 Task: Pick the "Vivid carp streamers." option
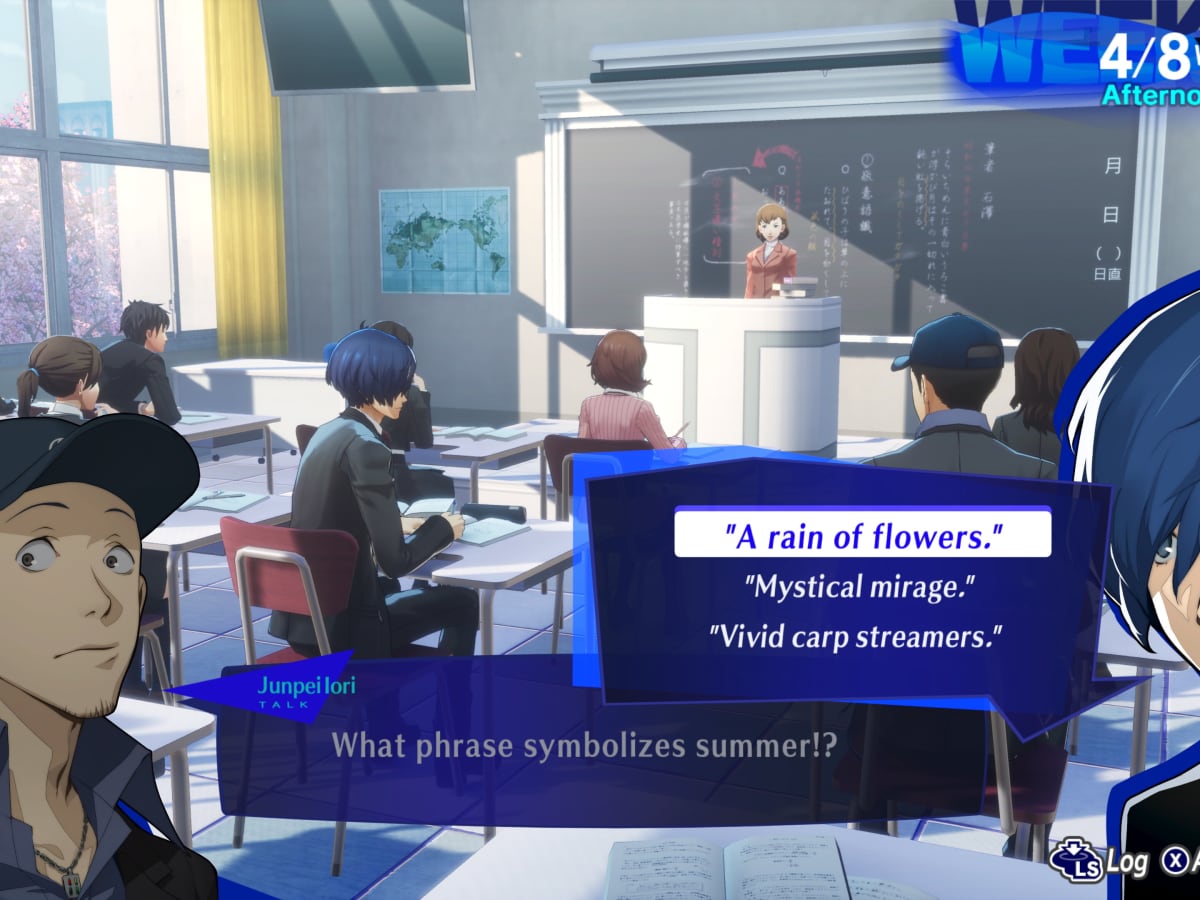coord(855,635)
